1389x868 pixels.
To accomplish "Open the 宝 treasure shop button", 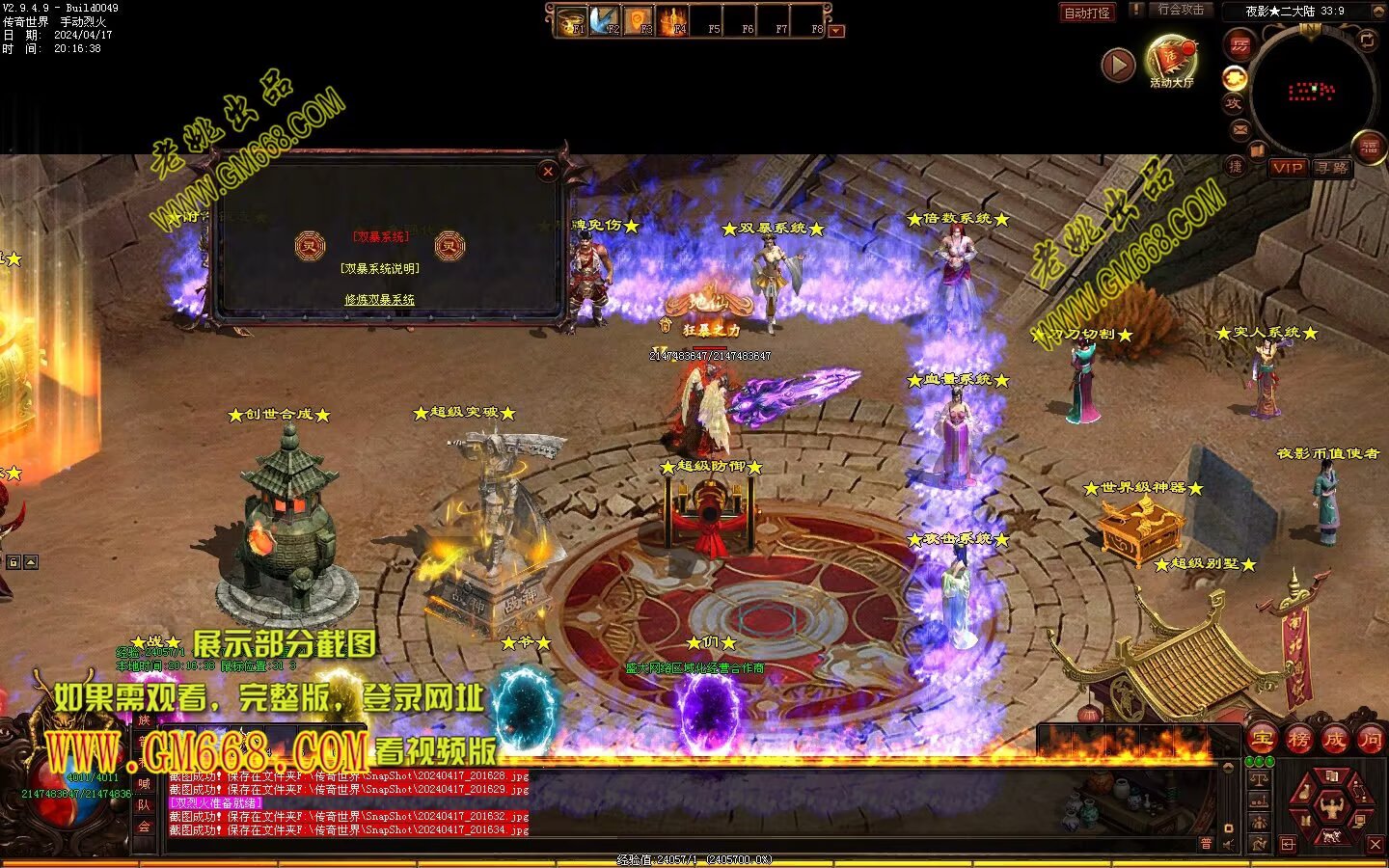I will pyautogui.click(x=1262, y=740).
